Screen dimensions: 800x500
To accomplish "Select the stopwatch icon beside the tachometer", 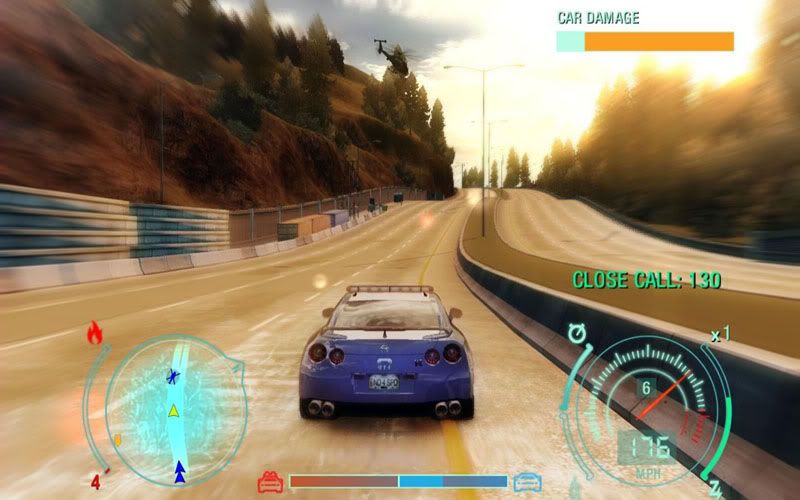I will tap(579, 331).
